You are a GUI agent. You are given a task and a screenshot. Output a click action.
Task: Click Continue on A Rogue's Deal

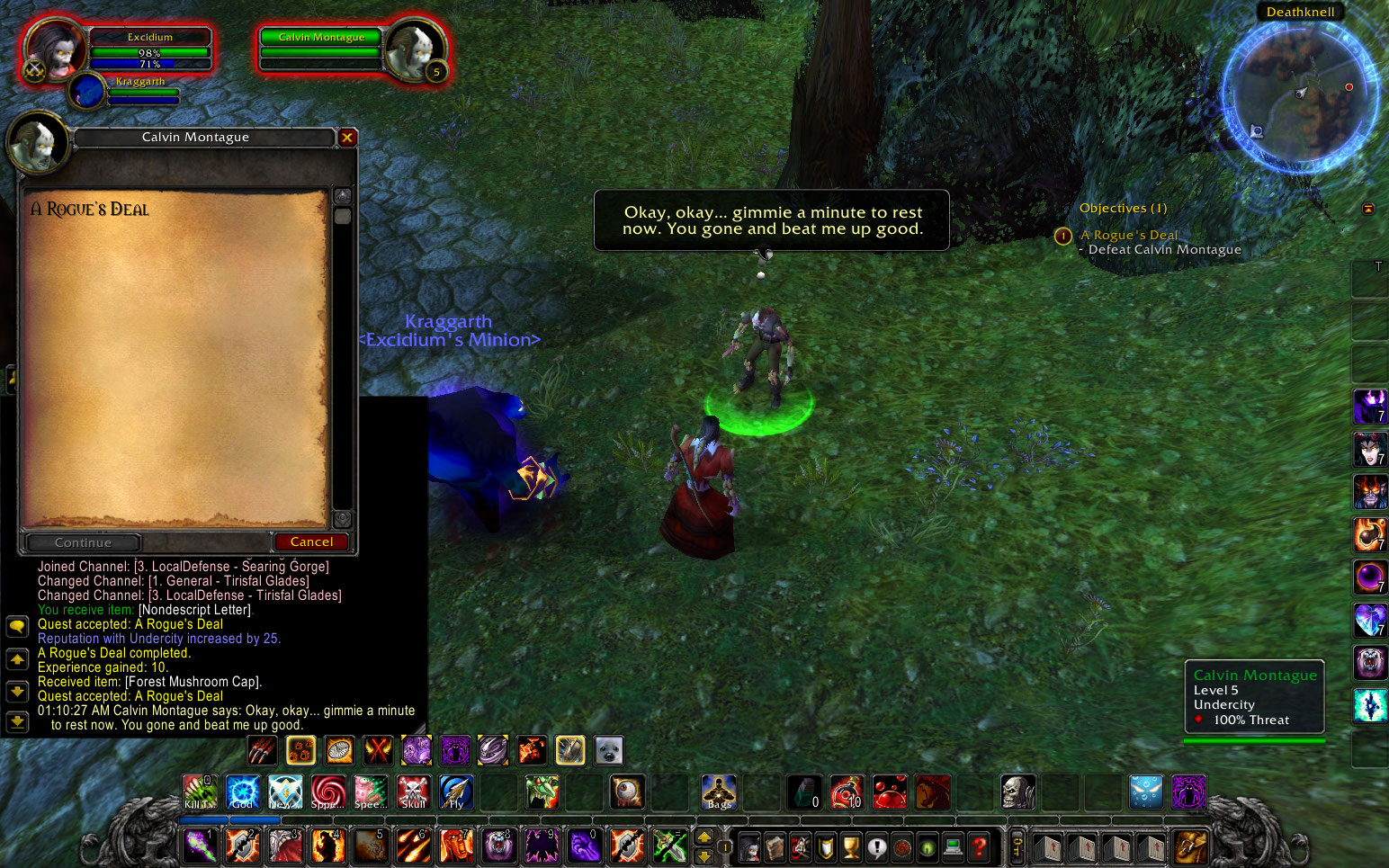82,542
